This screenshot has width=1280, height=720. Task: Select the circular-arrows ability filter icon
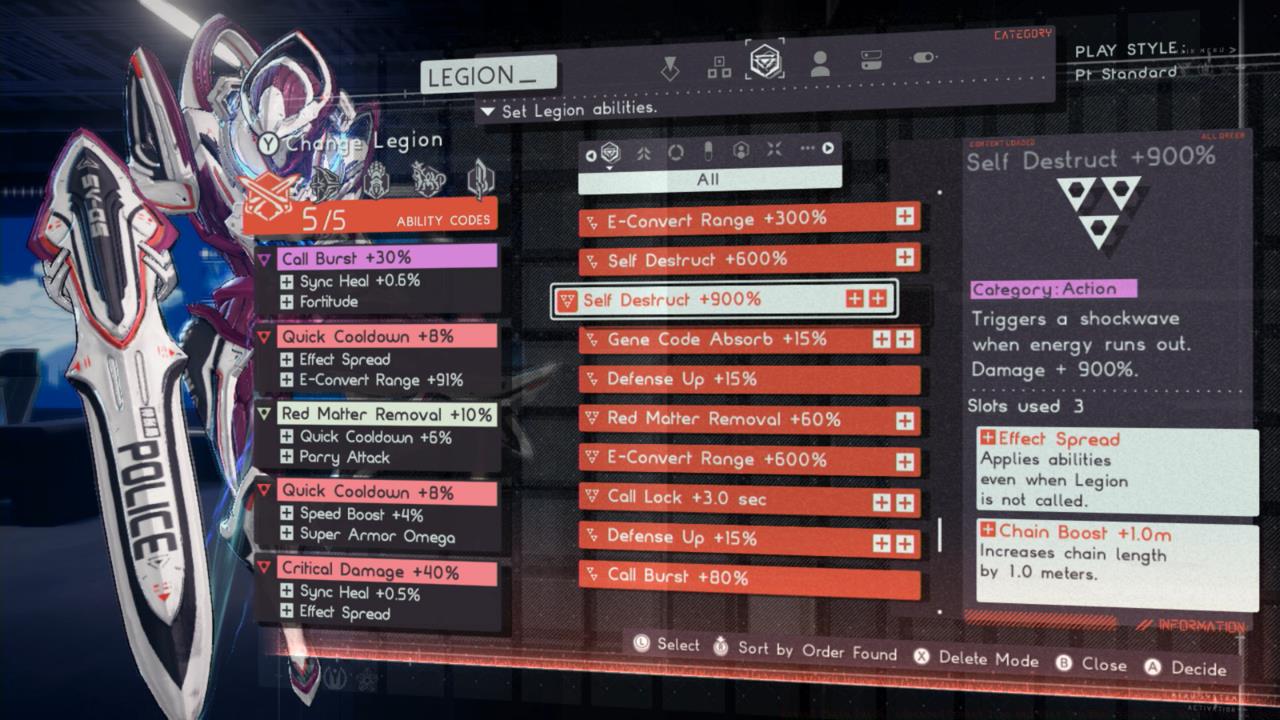tap(676, 153)
